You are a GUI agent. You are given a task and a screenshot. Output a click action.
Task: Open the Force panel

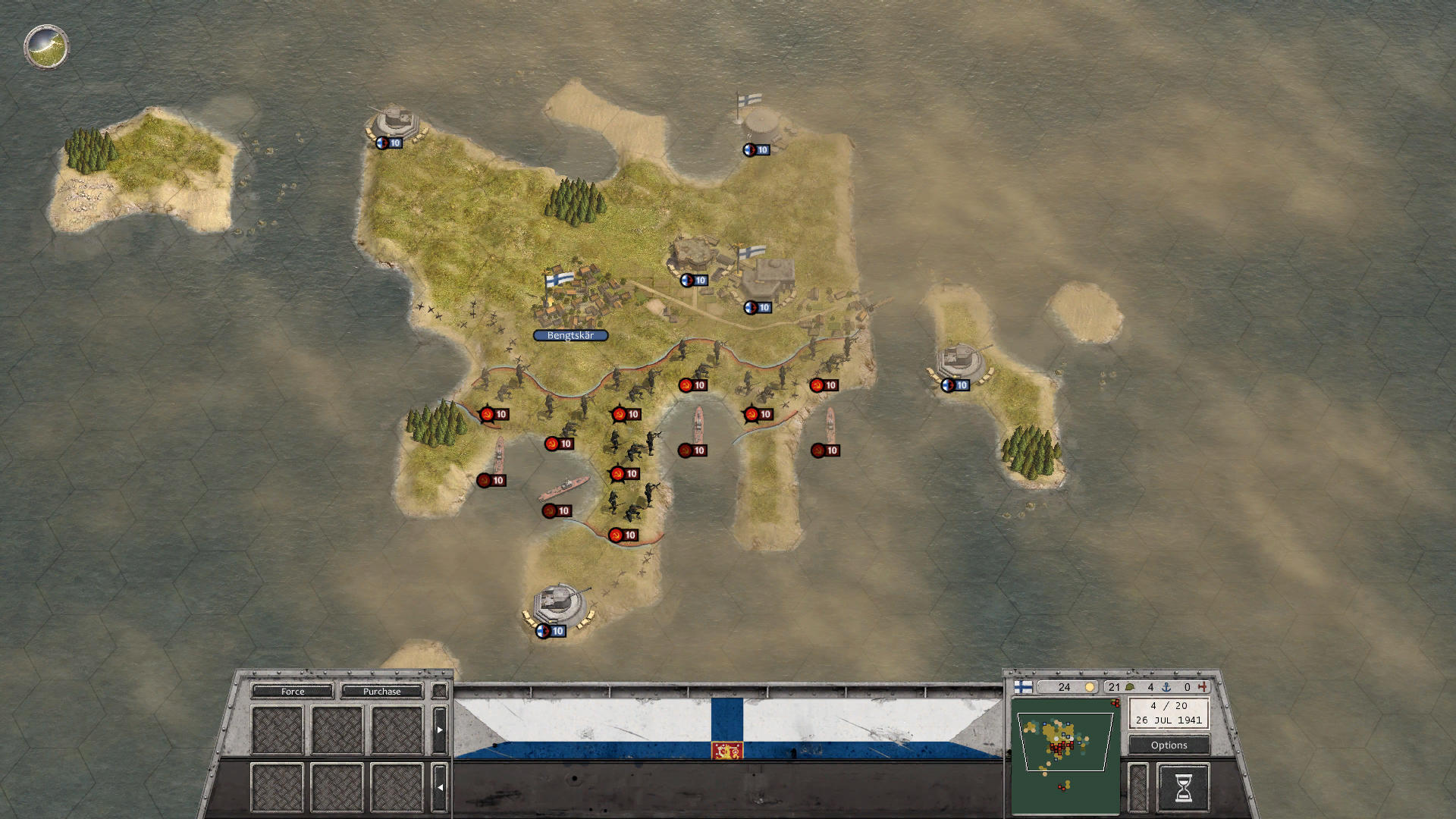pyautogui.click(x=292, y=691)
